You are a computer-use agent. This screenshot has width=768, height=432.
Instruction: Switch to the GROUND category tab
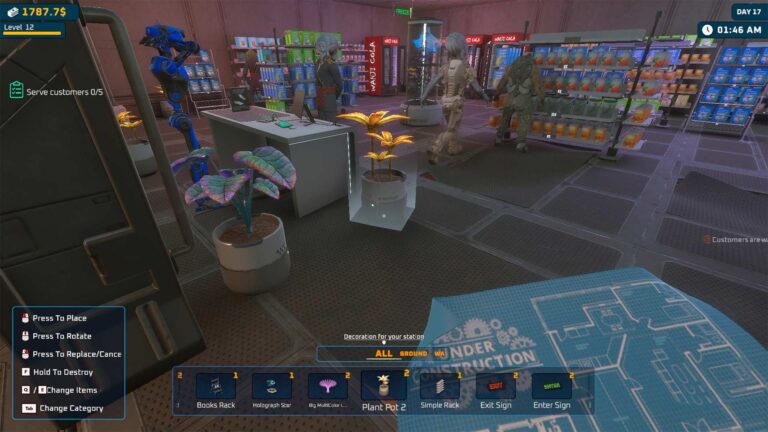[413, 353]
